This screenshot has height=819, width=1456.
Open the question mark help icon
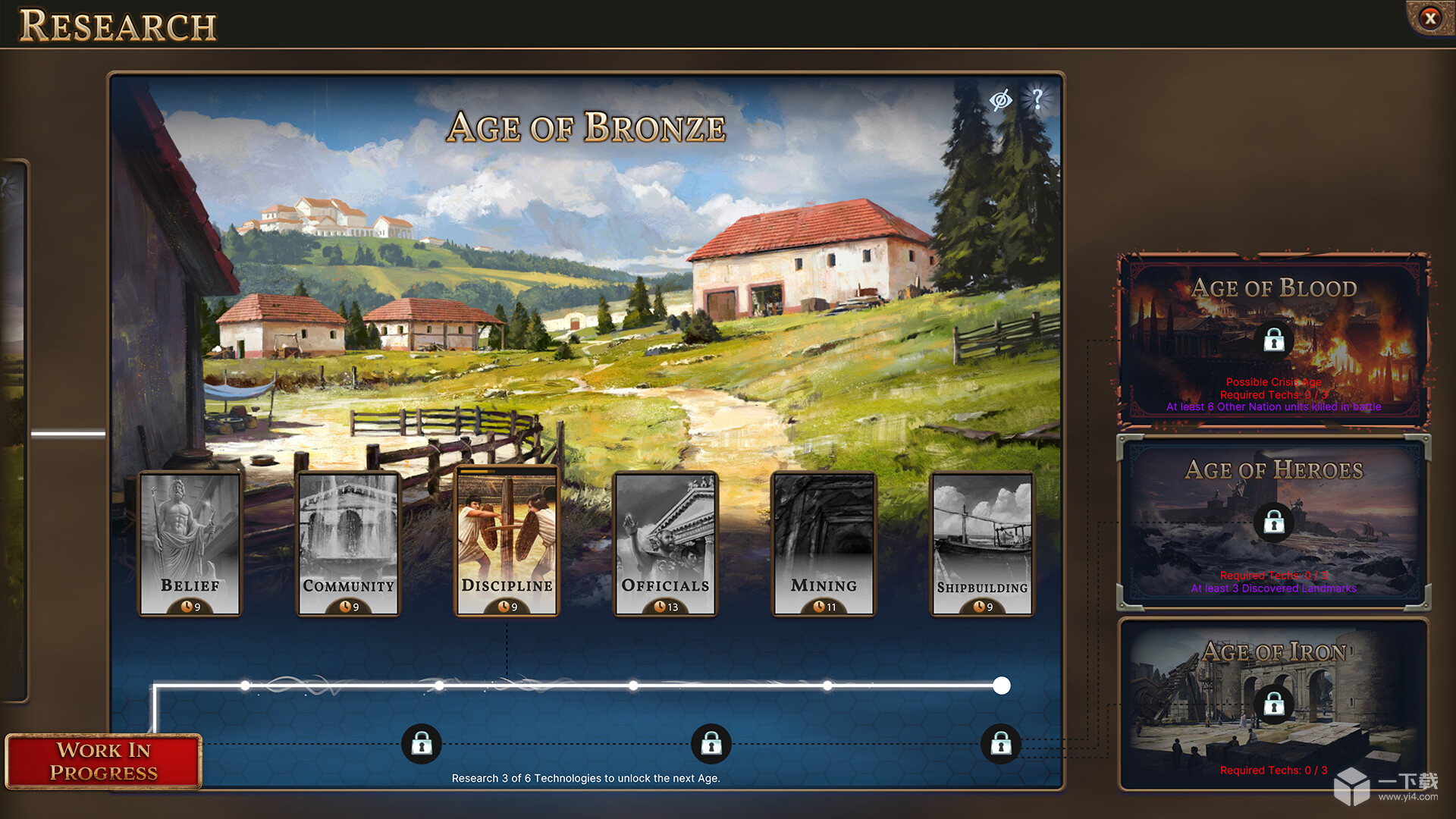[x=1037, y=99]
